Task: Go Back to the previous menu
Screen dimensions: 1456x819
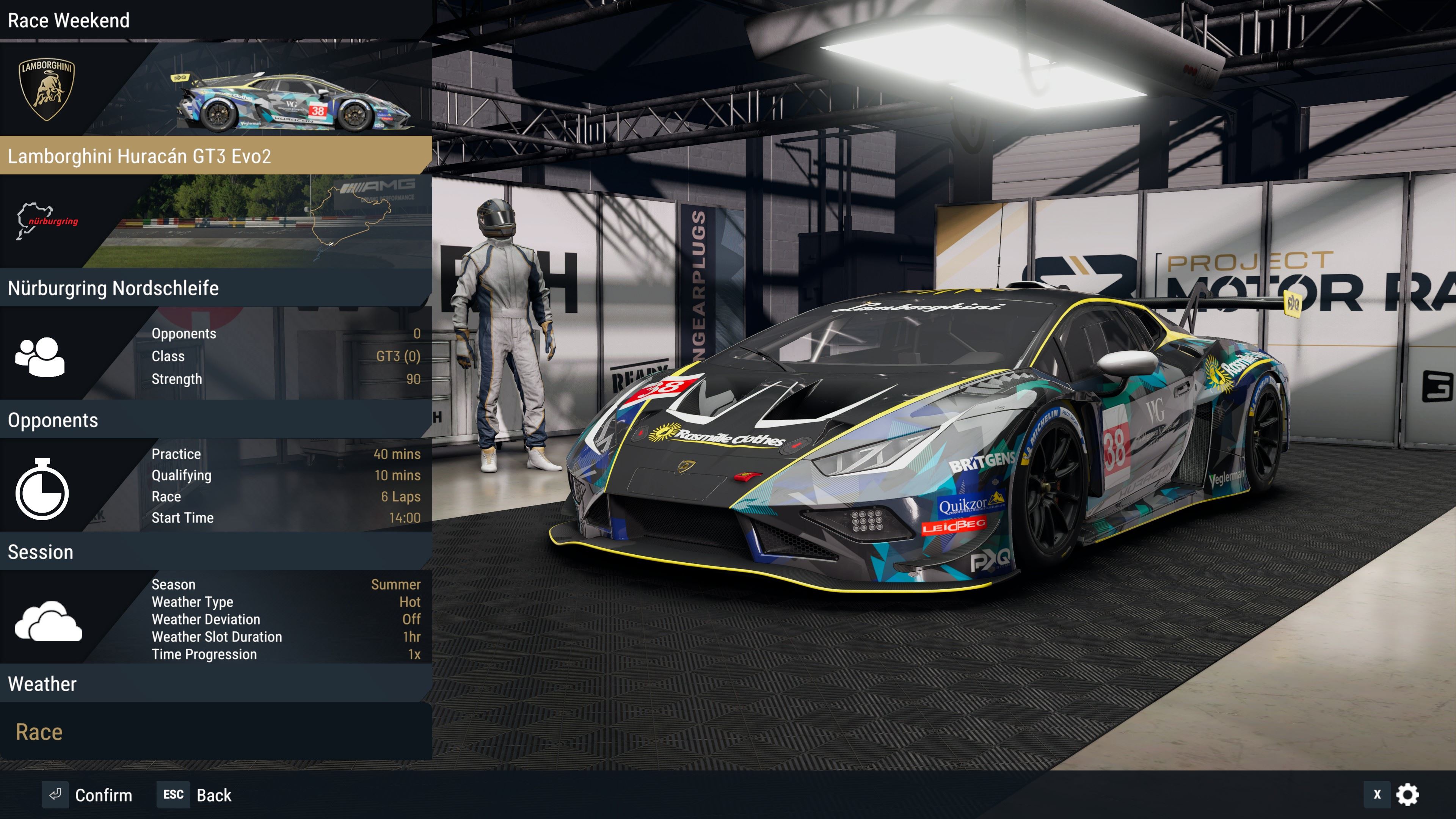Action: tap(195, 795)
